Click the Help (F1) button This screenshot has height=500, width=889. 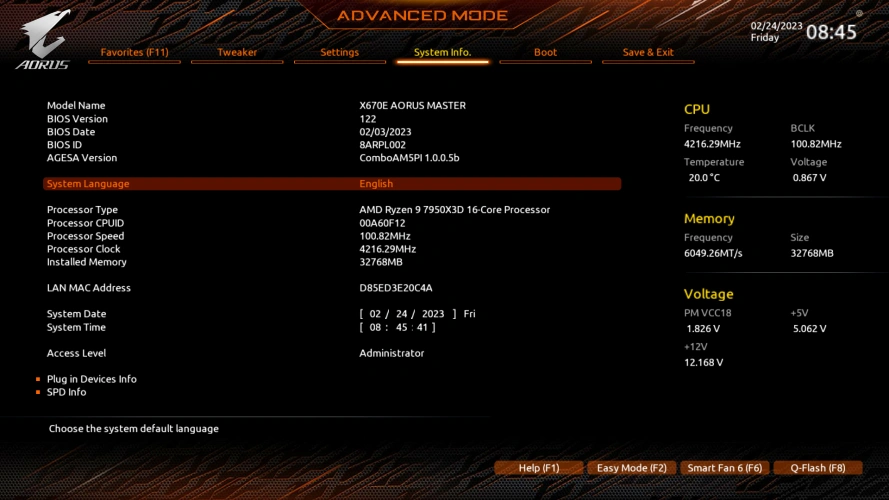click(538, 468)
